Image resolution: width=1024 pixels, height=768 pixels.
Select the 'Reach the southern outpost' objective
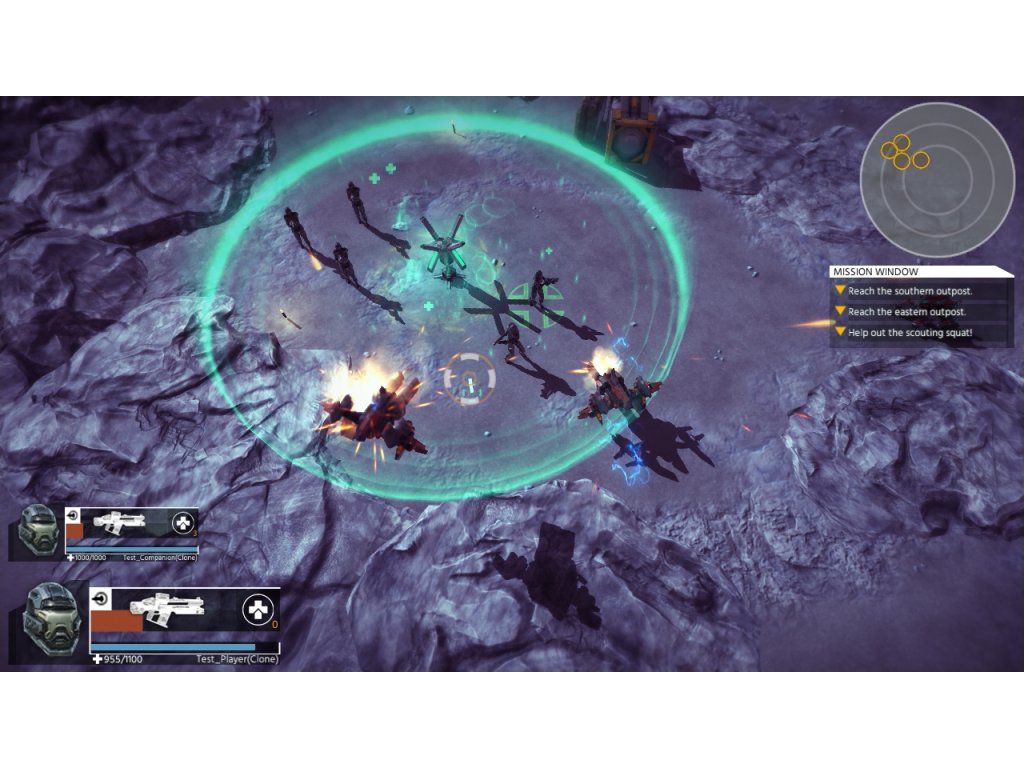coord(910,291)
